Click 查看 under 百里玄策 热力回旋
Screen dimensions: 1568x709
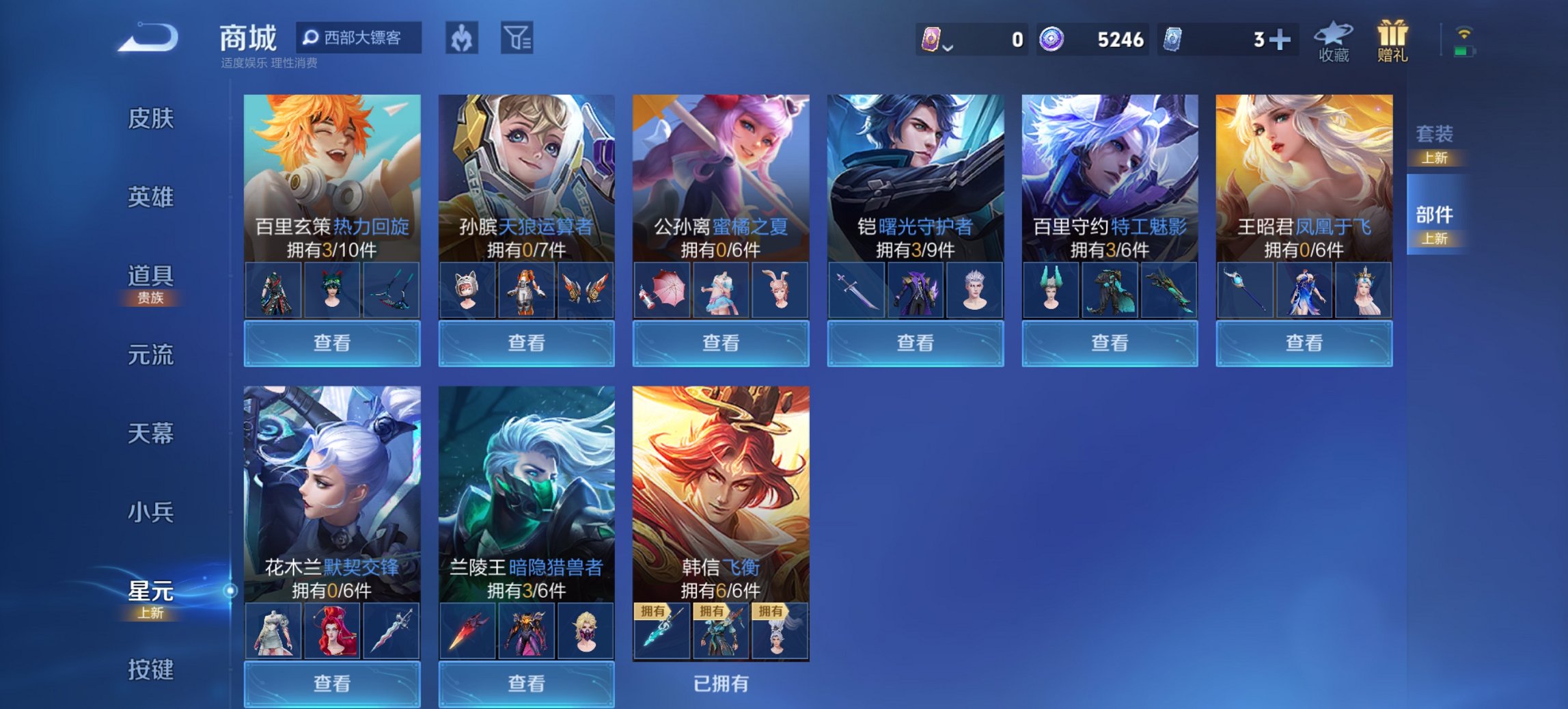(x=332, y=343)
